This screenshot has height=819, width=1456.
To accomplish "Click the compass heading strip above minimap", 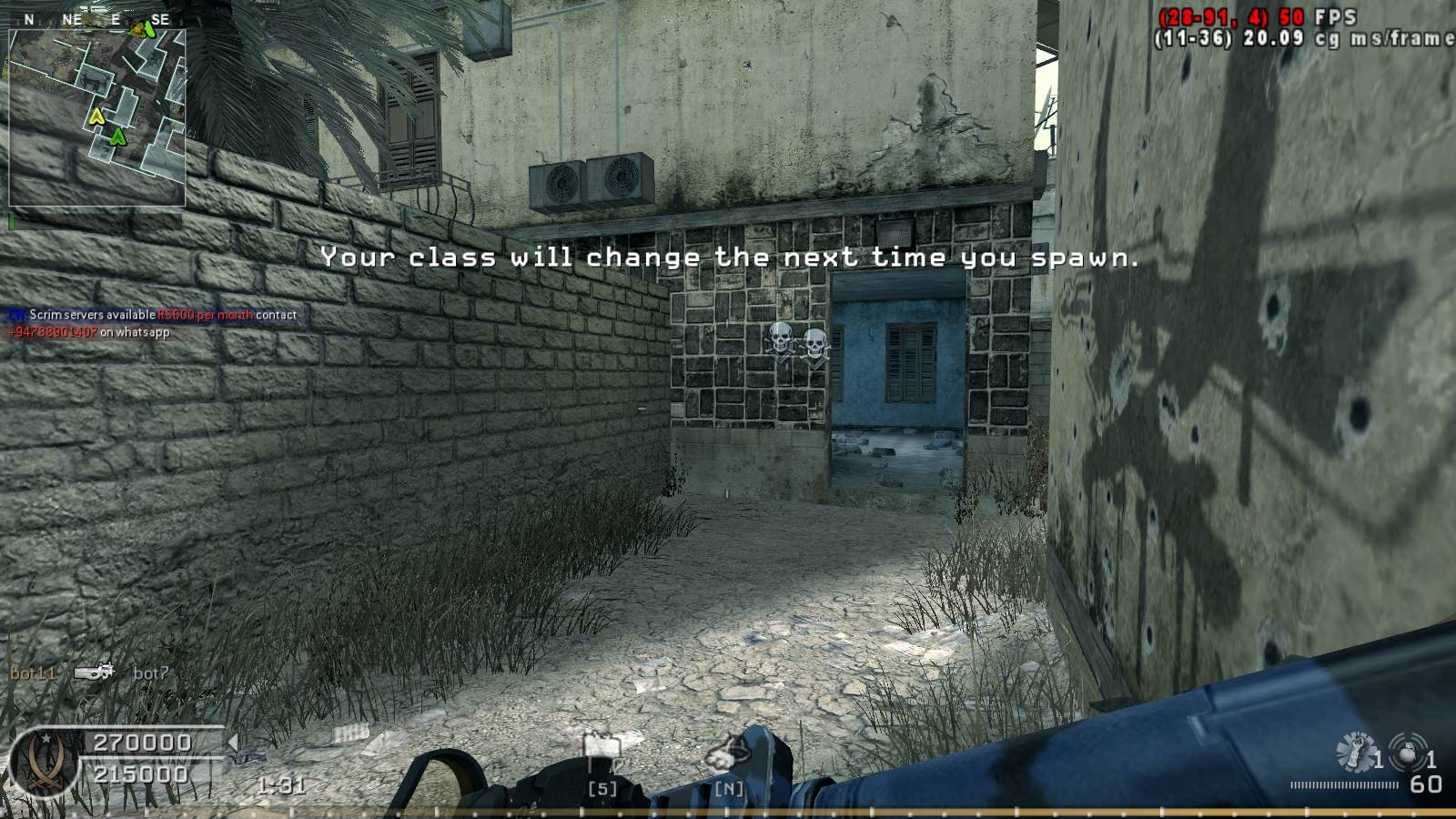I will point(96,19).
